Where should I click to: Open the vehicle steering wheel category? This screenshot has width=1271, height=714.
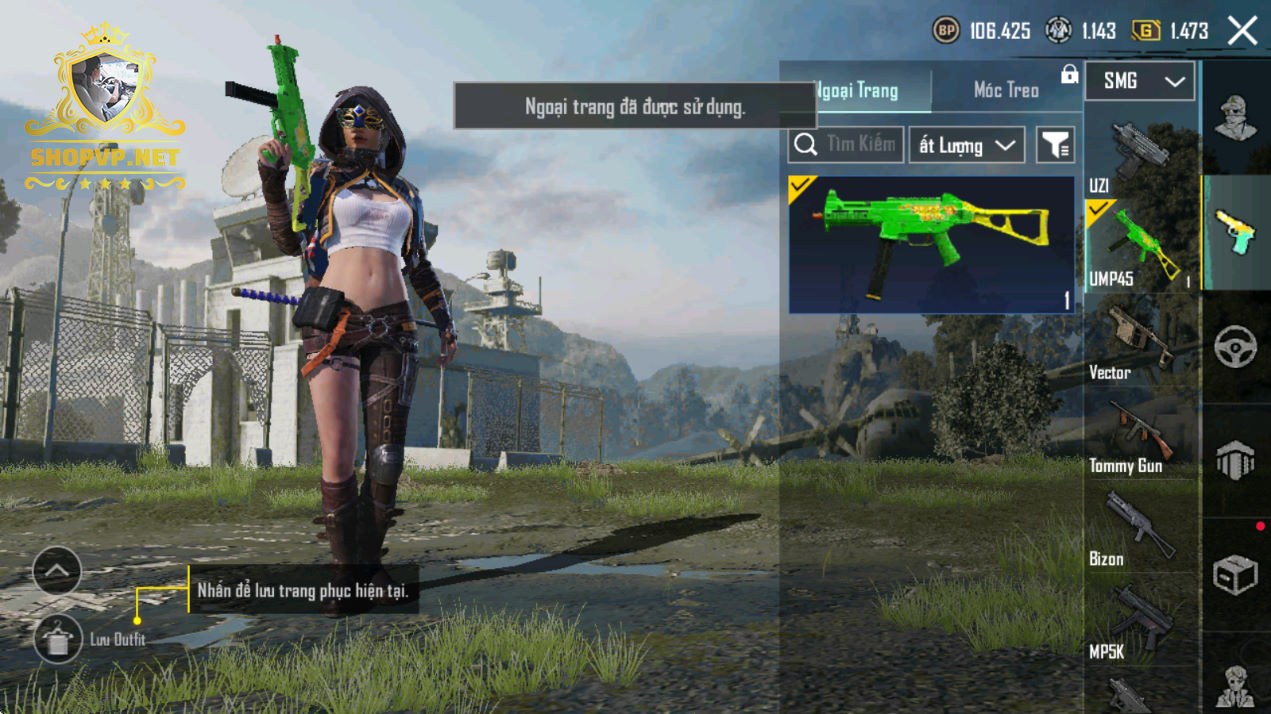(x=1236, y=347)
